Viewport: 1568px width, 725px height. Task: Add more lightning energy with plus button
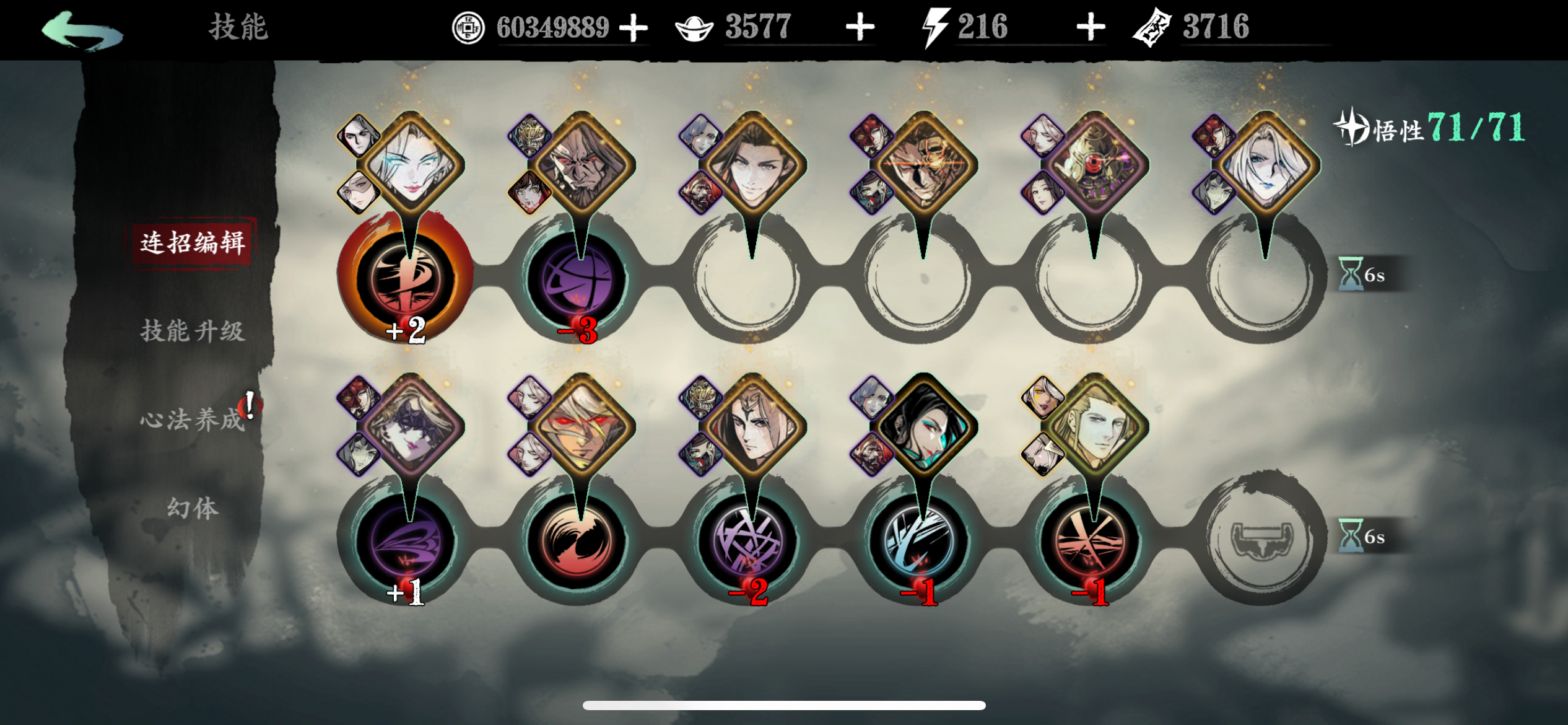1091,28
